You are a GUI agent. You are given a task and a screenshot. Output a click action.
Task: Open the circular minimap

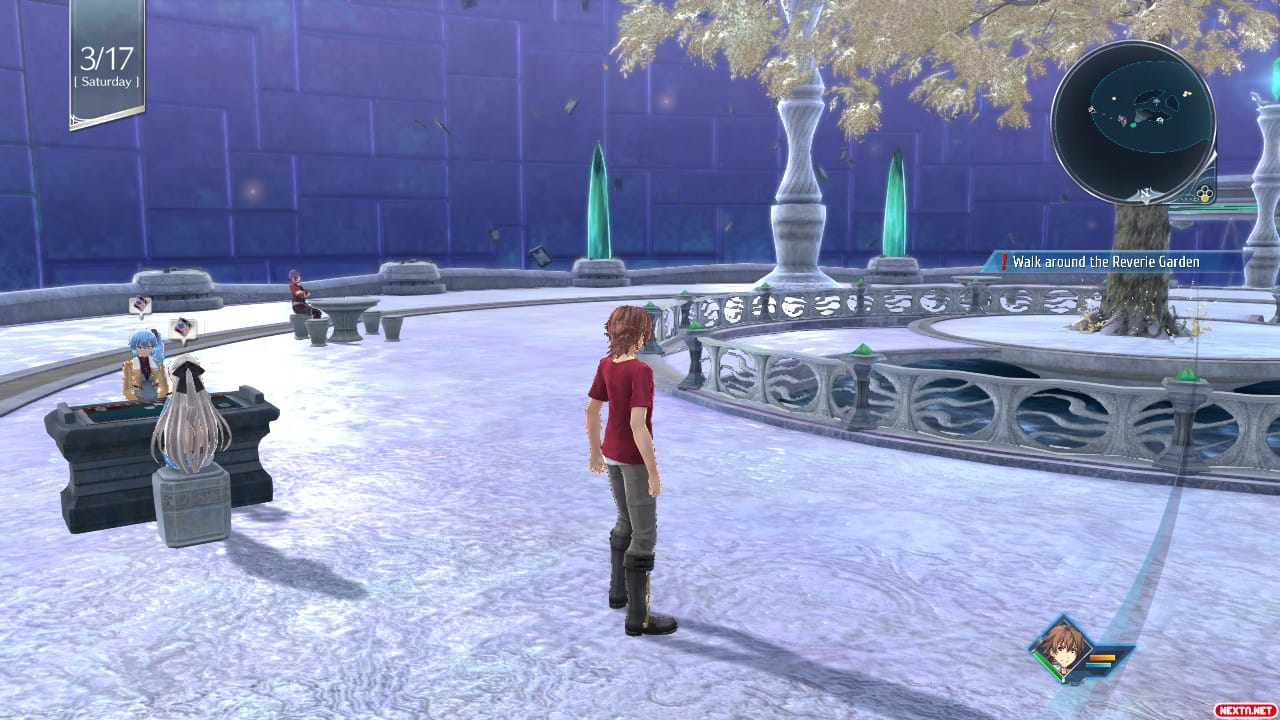tap(1133, 122)
